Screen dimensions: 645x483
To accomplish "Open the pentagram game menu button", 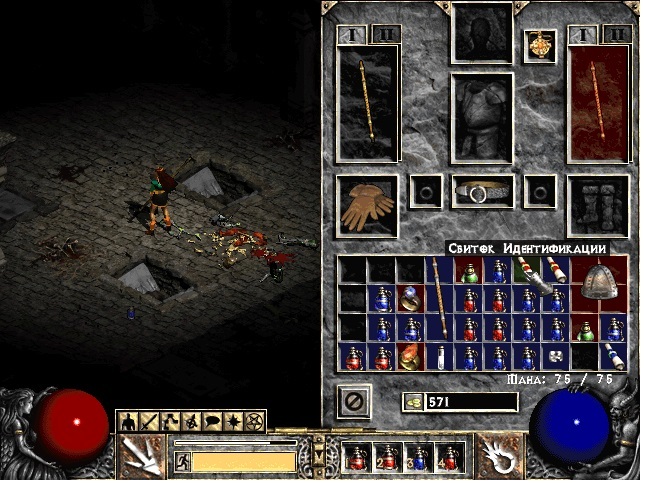I will [254, 421].
